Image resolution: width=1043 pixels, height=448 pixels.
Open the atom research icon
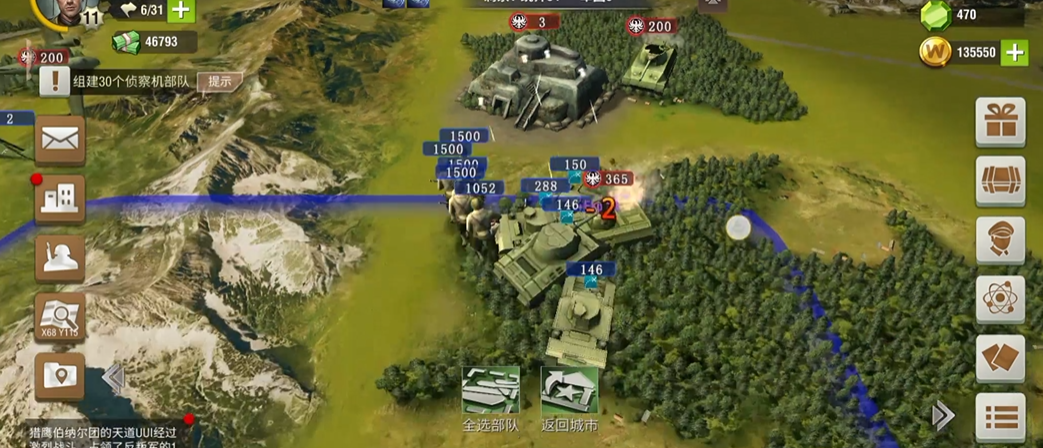click(1000, 300)
